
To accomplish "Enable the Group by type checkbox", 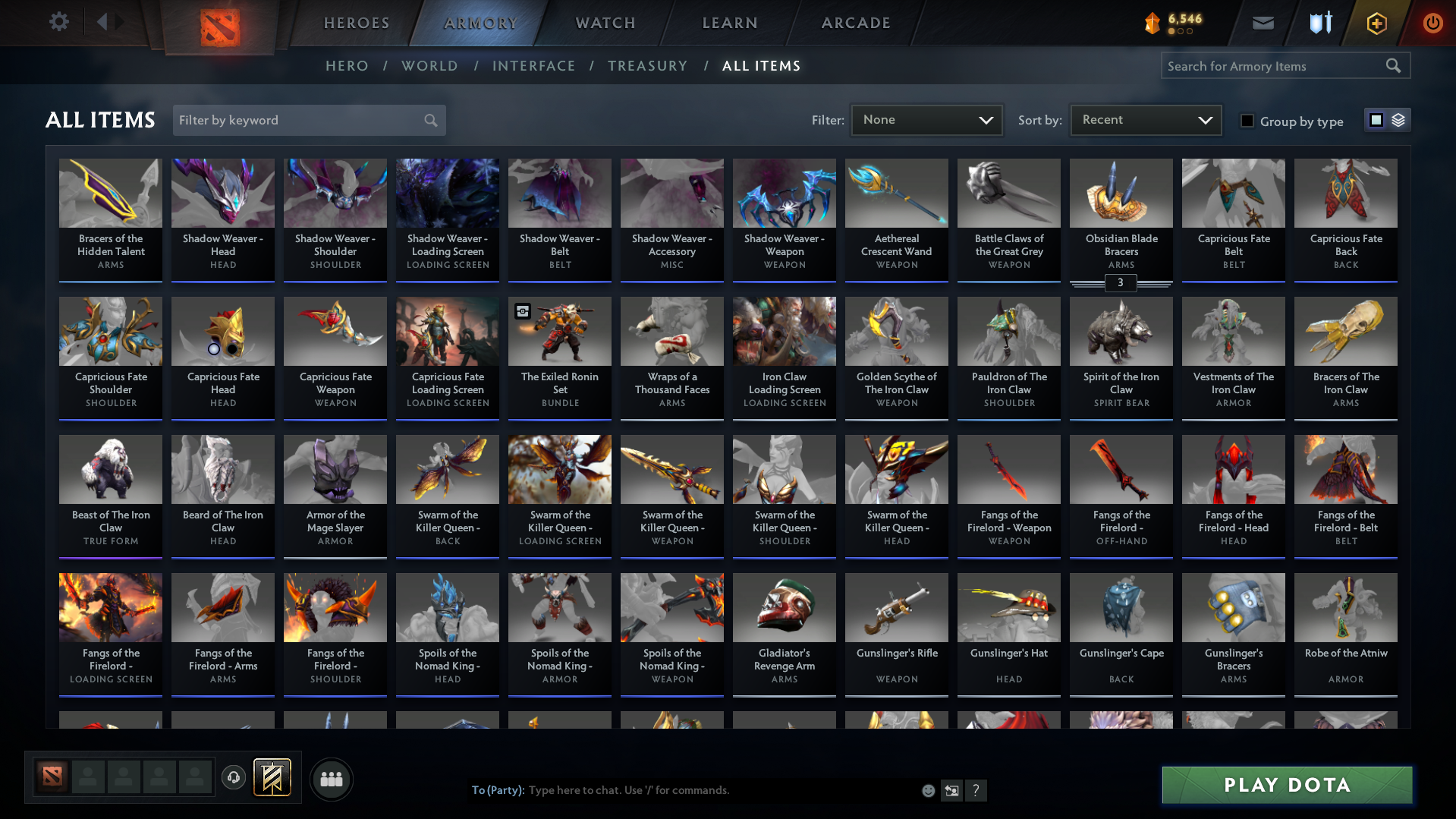I will 1247,121.
